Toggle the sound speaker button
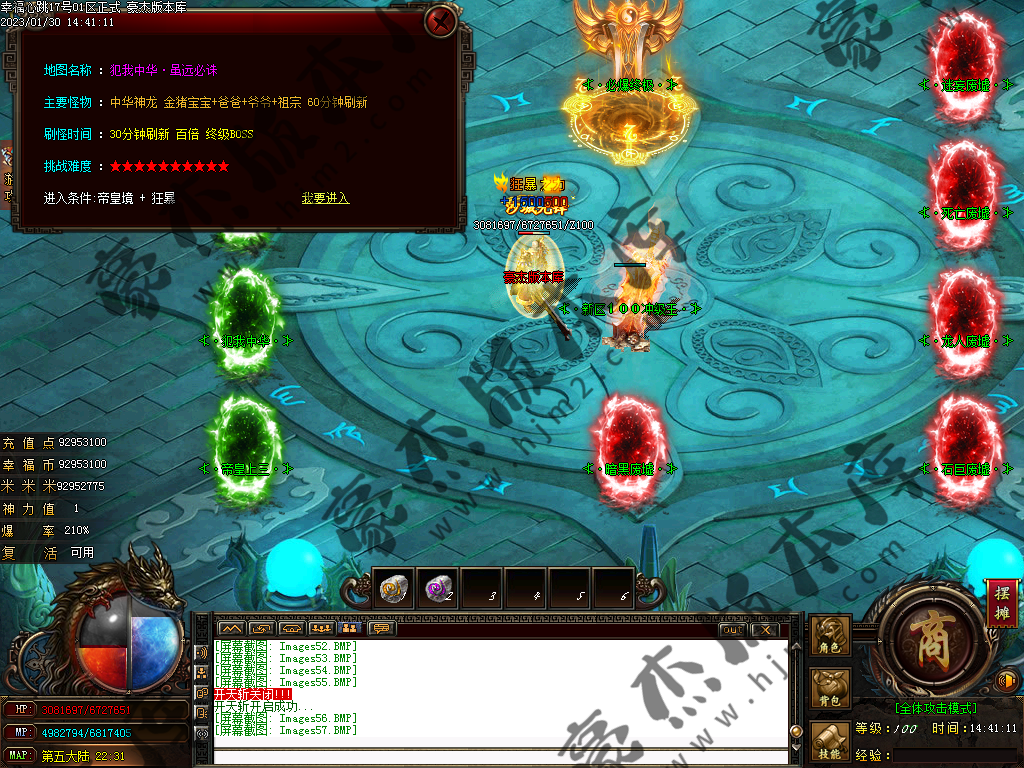This screenshot has width=1024, height=768. click(x=1008, y=681)
